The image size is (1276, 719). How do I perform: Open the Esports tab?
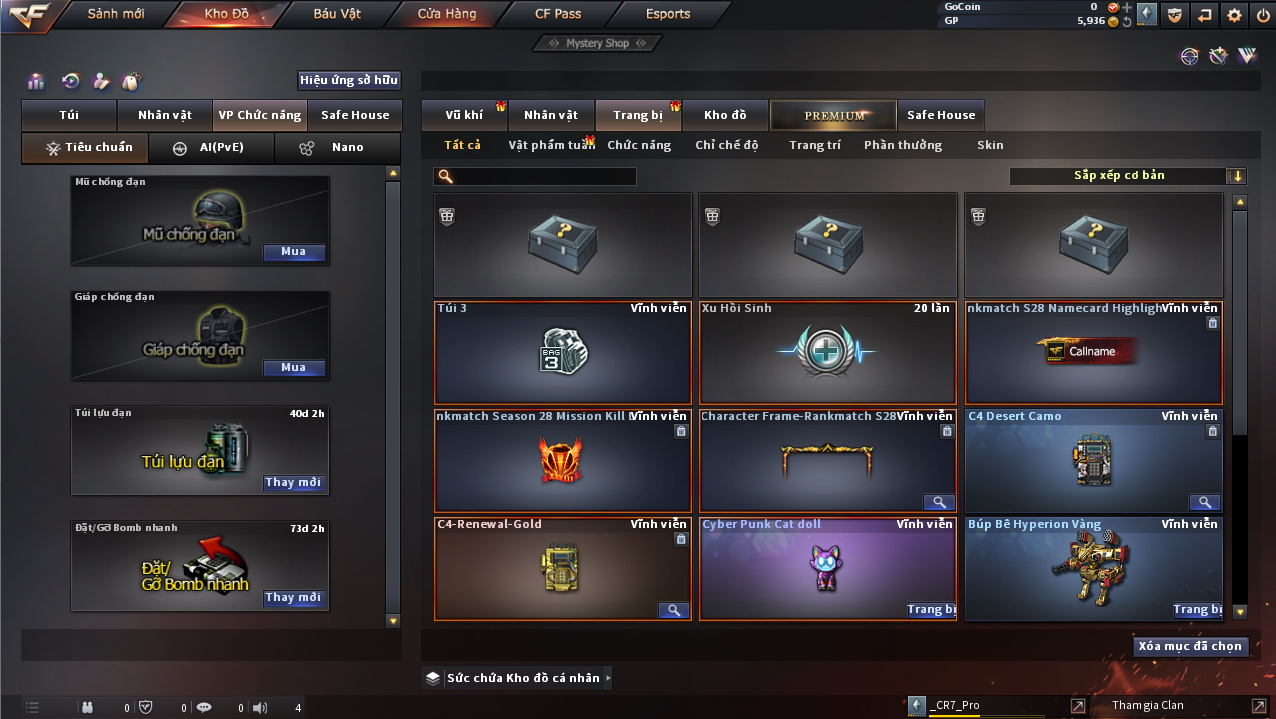(x=668, y=14)
